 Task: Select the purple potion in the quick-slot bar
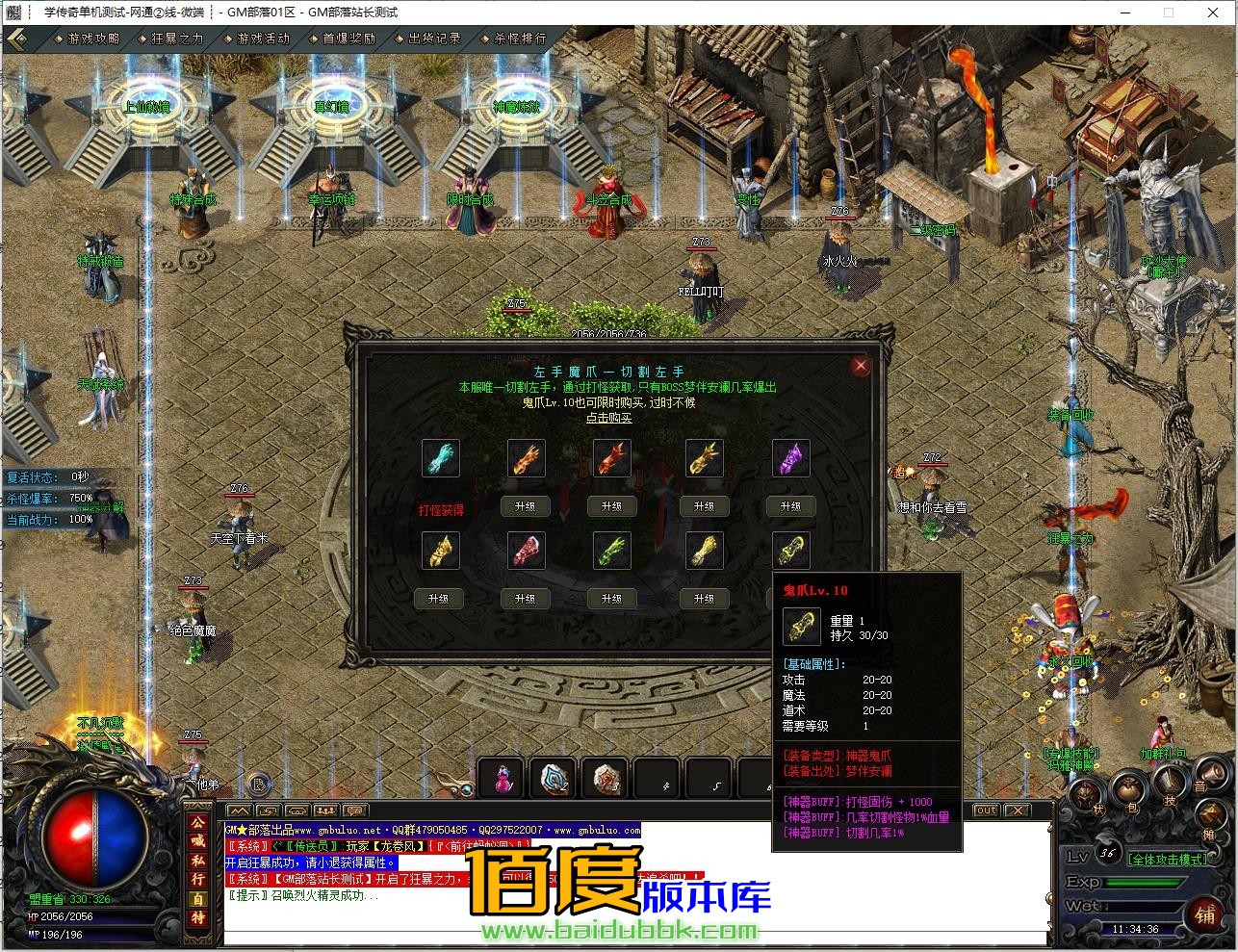[x=502, y=779]
